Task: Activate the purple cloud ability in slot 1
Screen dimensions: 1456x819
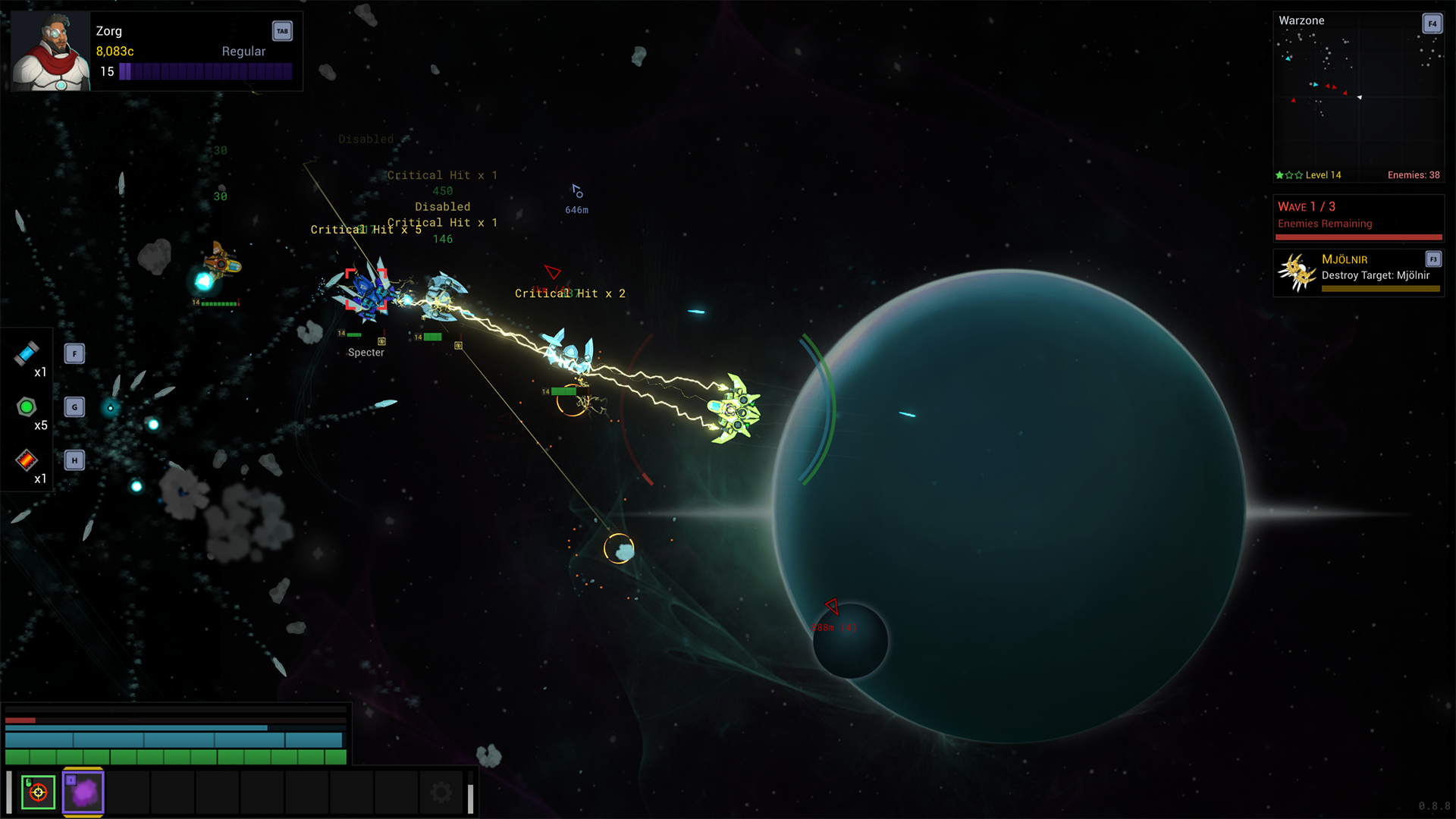Action: click(84, 792)
